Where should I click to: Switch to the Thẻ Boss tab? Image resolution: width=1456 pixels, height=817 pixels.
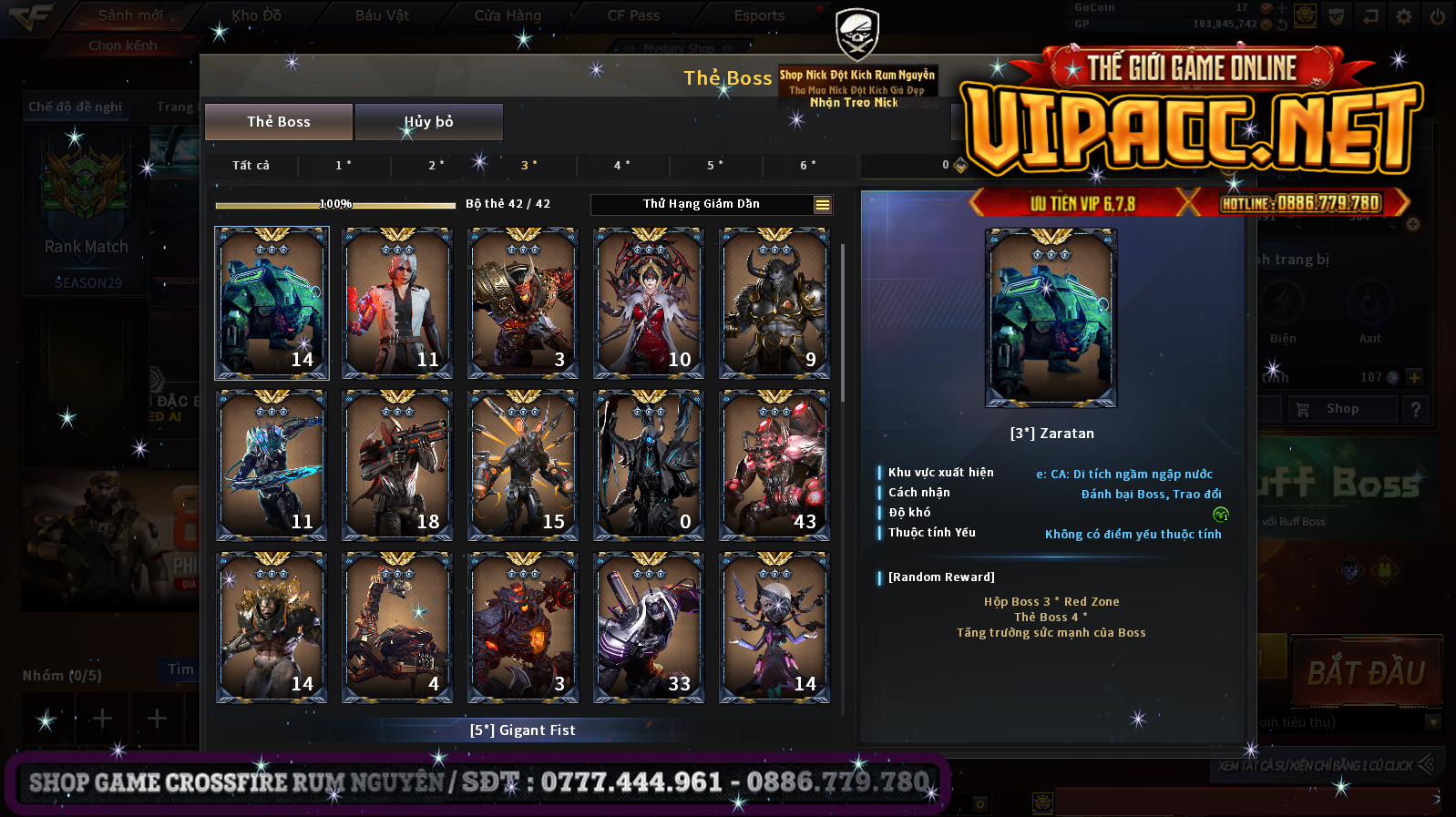pos(279,122)
